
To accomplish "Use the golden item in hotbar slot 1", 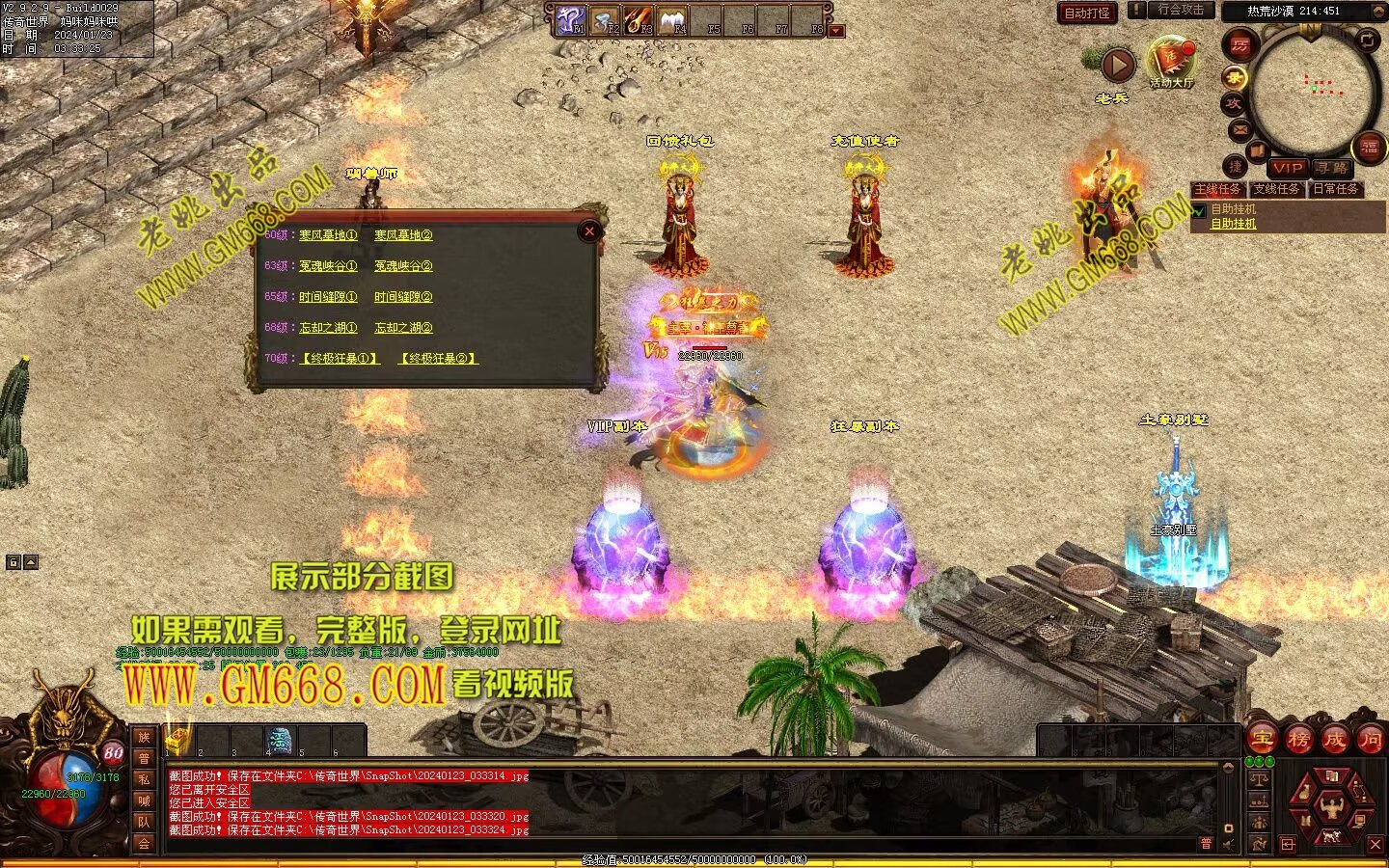I will tap(177, 741).
